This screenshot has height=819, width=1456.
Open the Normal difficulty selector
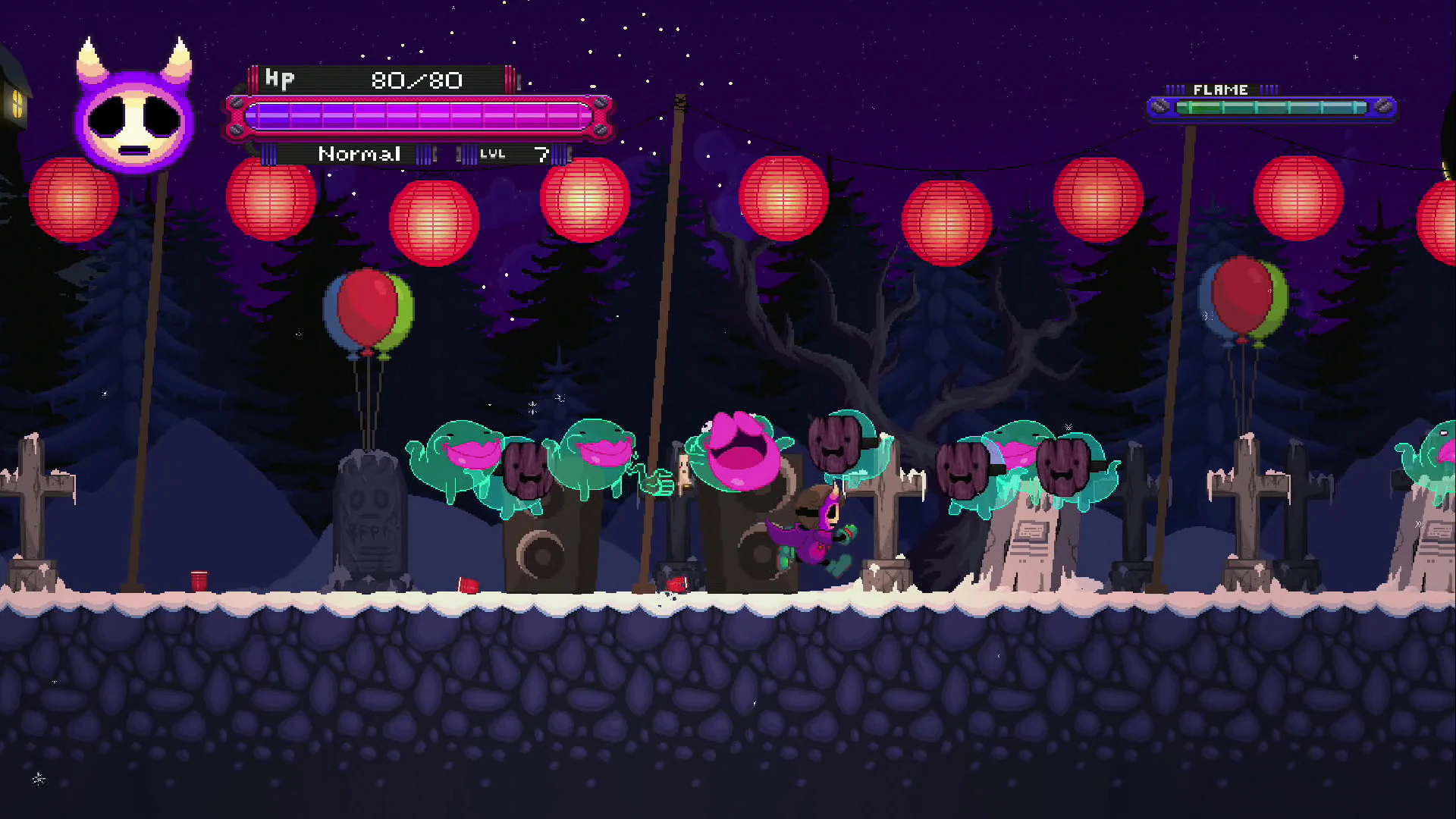[x=360, y=154]
